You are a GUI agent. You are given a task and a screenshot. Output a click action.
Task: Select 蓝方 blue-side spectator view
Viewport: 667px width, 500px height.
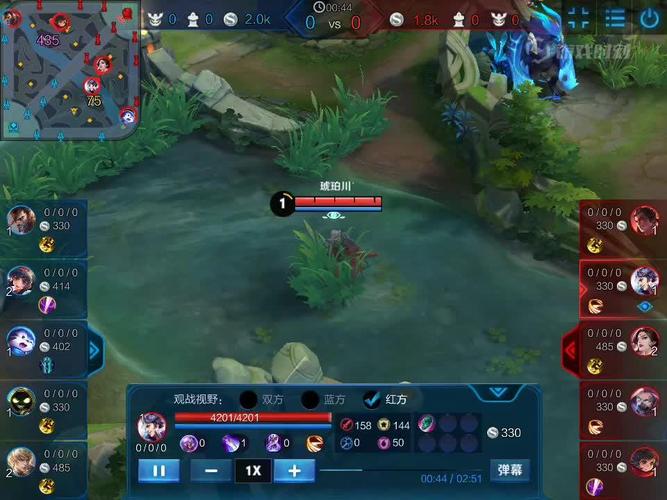click(311, 400)
